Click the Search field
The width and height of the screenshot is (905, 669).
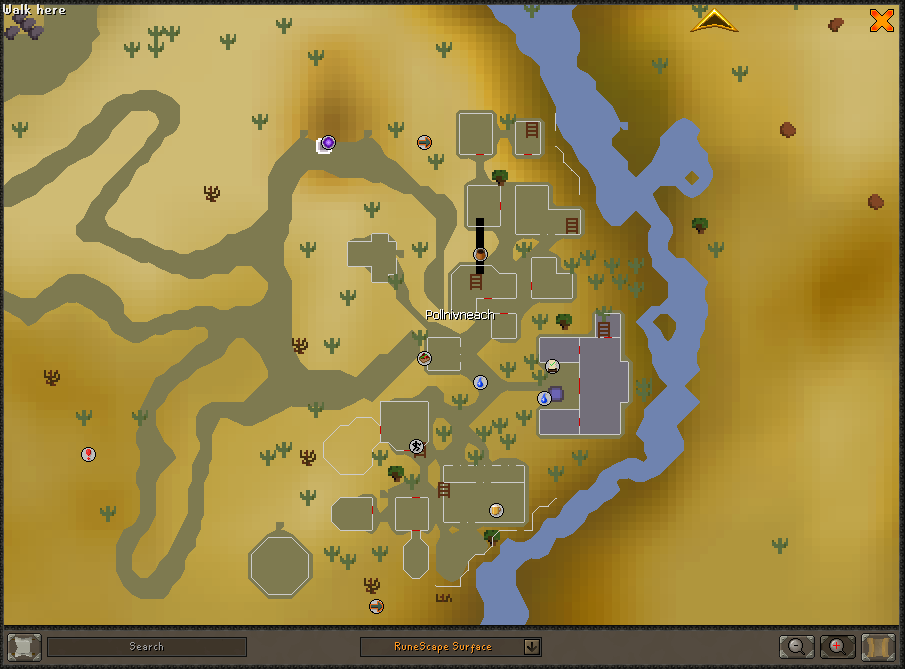[x=147, y=647]
